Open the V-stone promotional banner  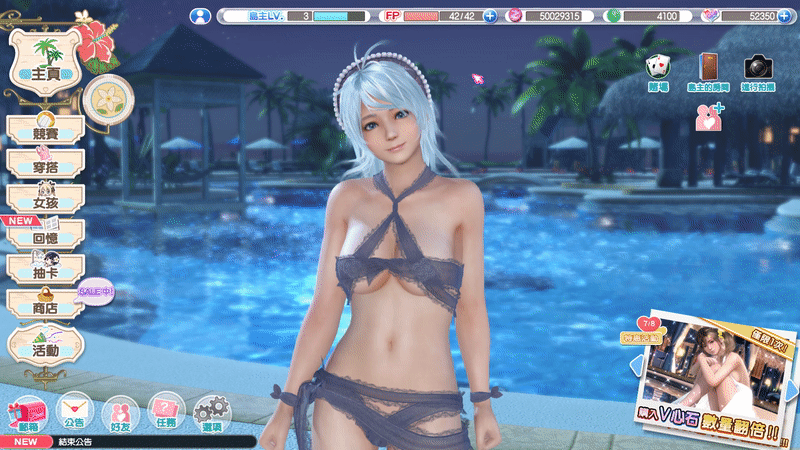tap(715, 375)
